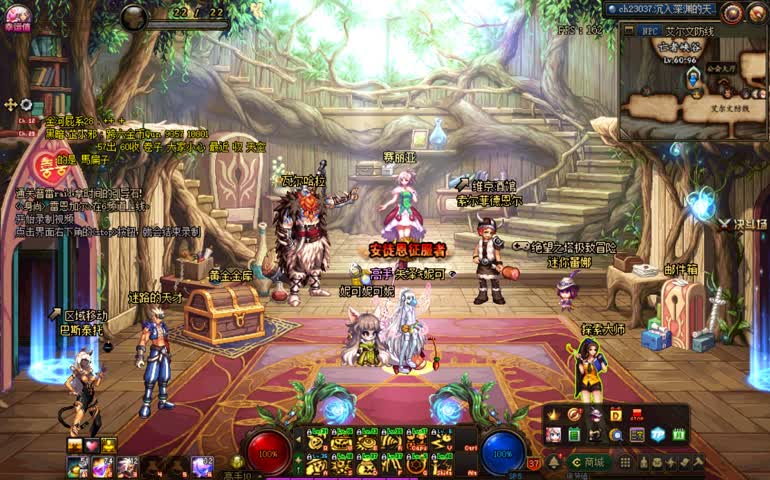This screenshot has height=480, width=770.
Task: Click the red round button beside channel
Action: tap(733, 12)
